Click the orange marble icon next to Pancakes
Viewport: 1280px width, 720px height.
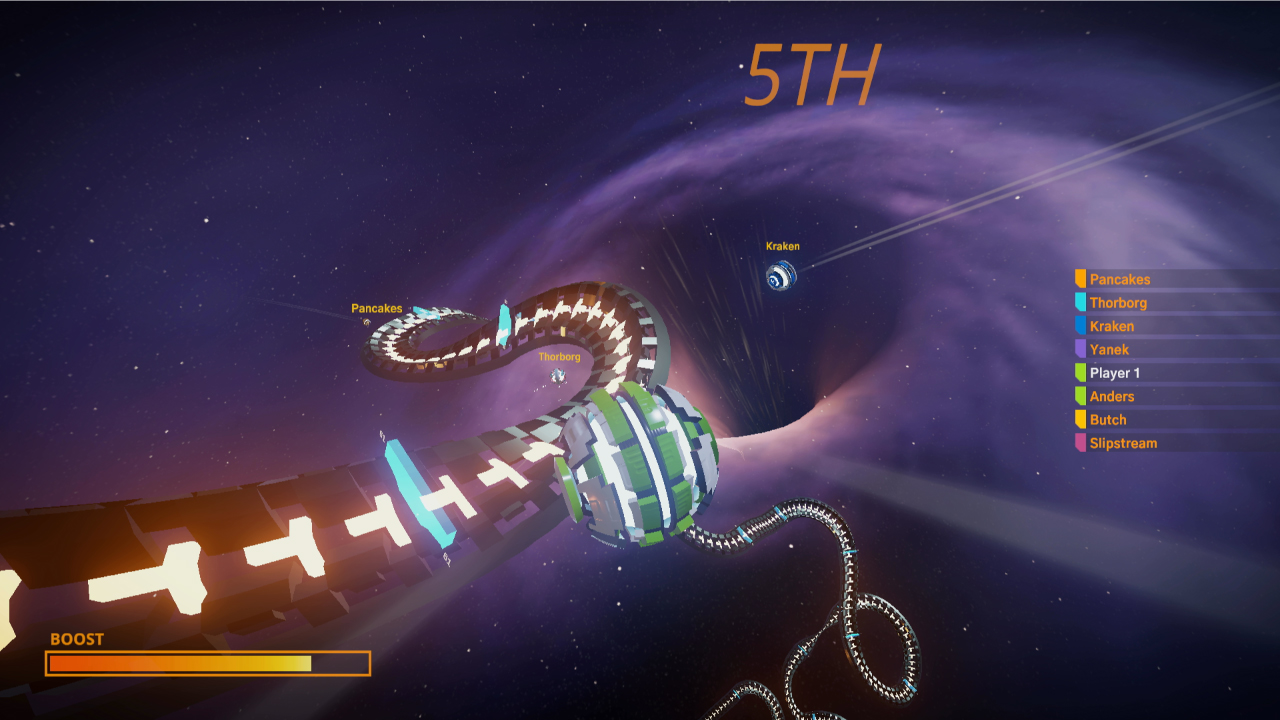click(1082, 279)
